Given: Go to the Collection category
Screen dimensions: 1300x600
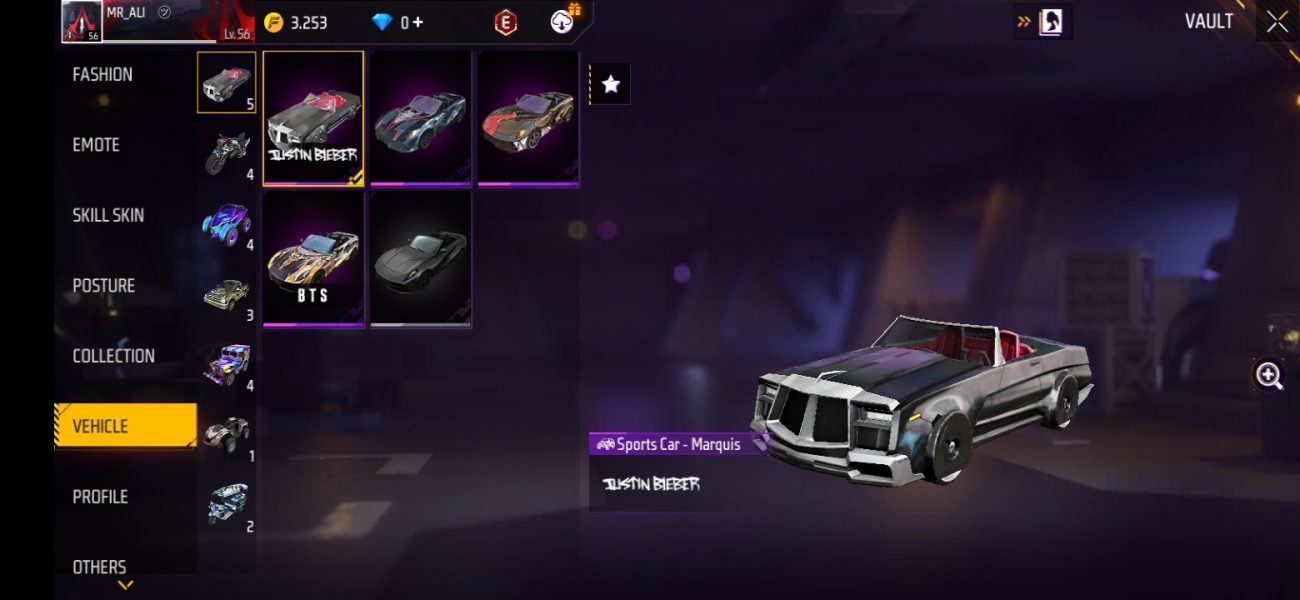Looking at the screenshot, I should point(113,356).
